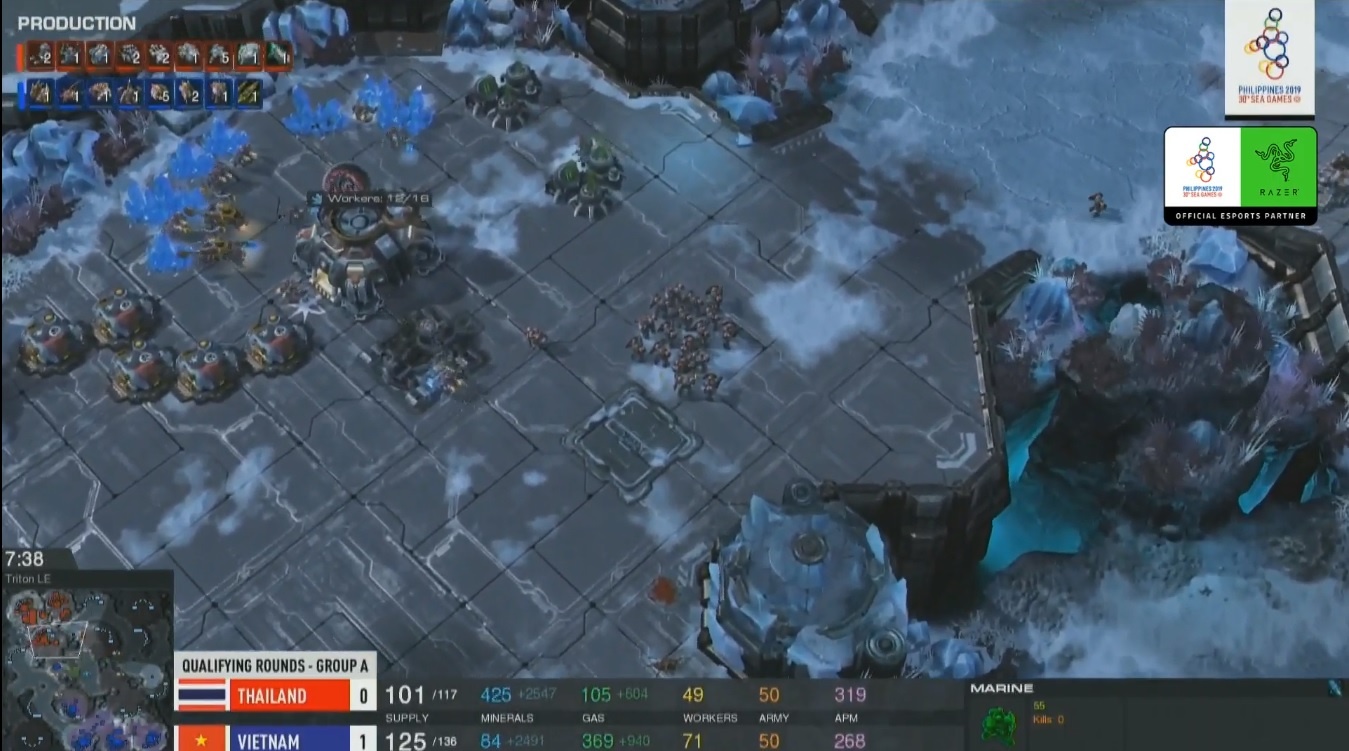Click the Vietnam flag icon
Image resolution: width=1349 pixels, height=751 pixels.
coord(200,740)
